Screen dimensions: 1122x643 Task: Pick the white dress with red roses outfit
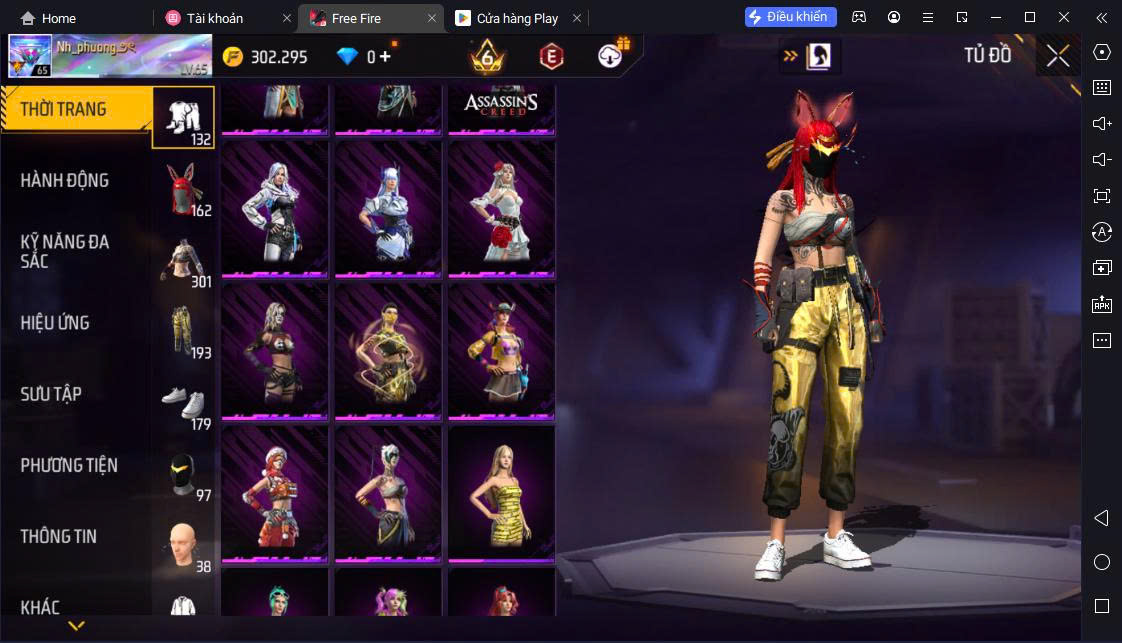[501, 208]
